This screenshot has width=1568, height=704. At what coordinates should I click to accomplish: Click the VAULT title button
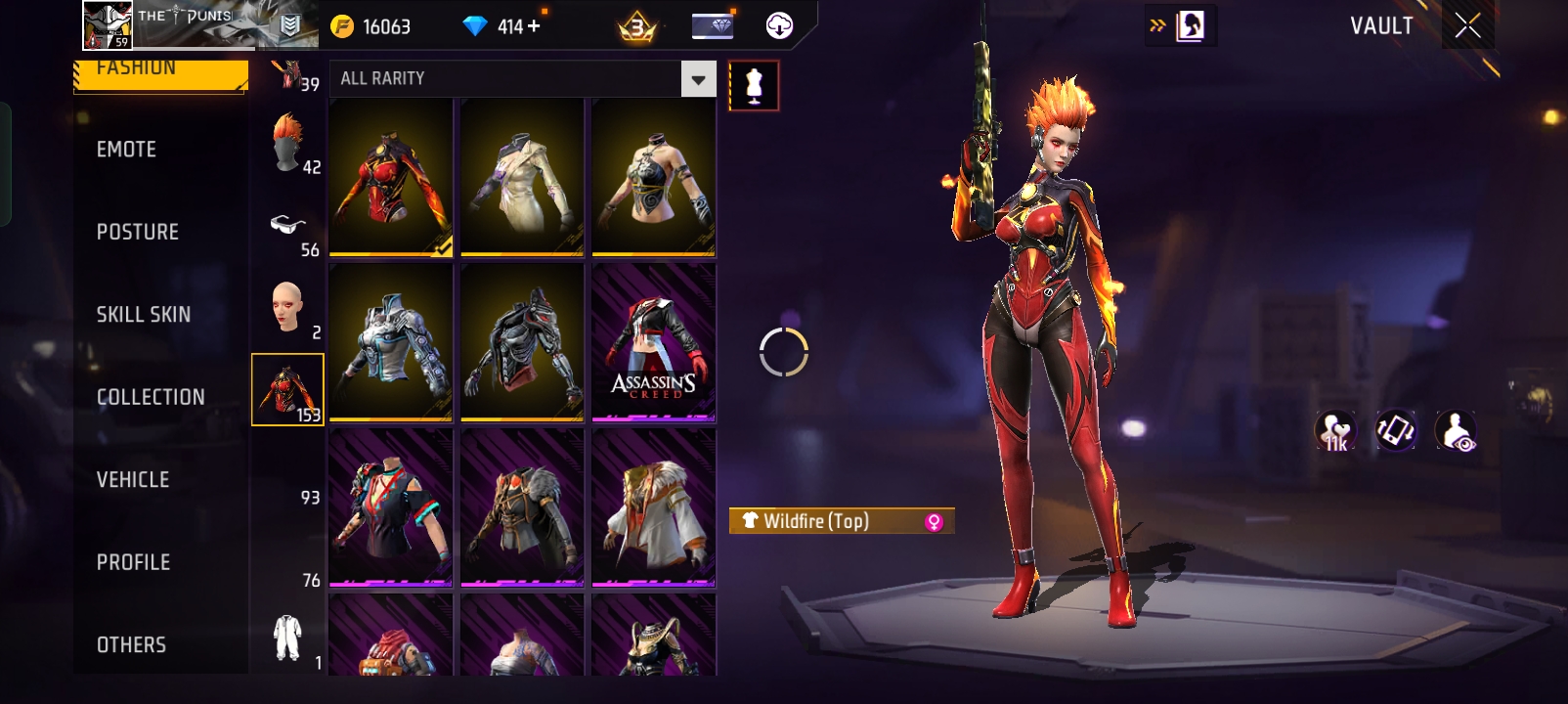click(x=1380, y=25)
